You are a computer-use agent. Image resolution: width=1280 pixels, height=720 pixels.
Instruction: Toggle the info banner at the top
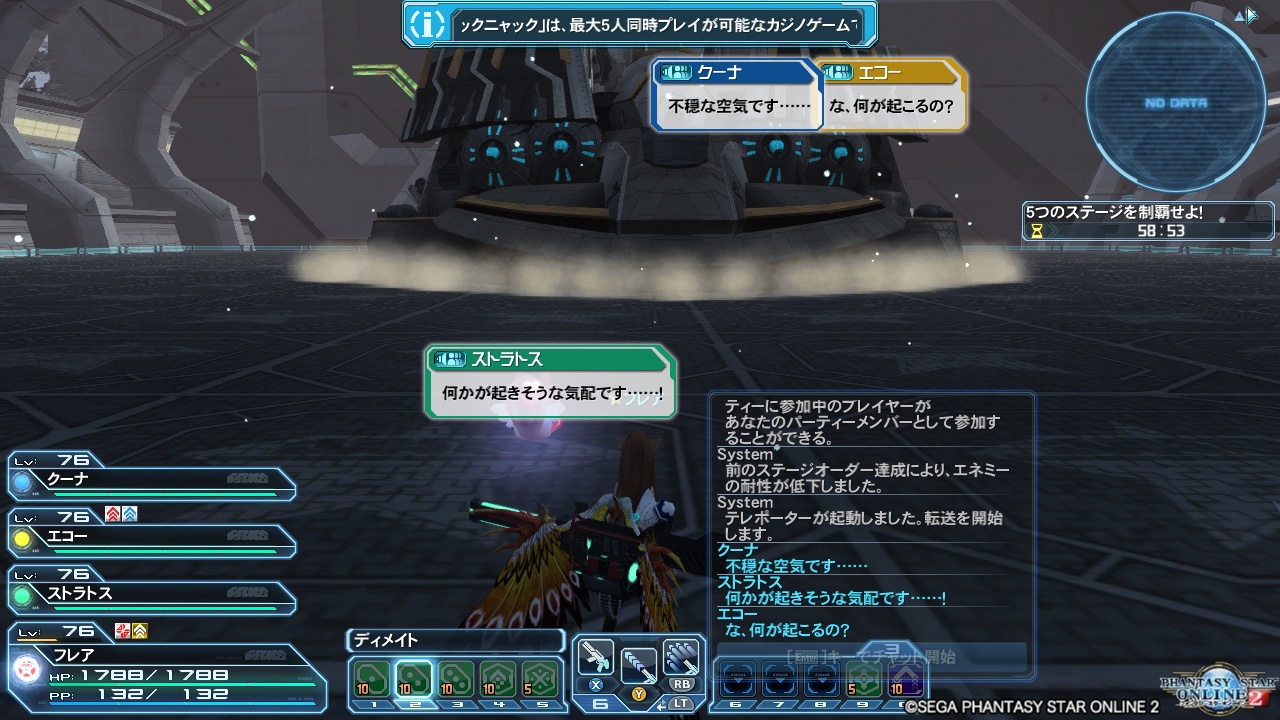click(x=640, y=22)
